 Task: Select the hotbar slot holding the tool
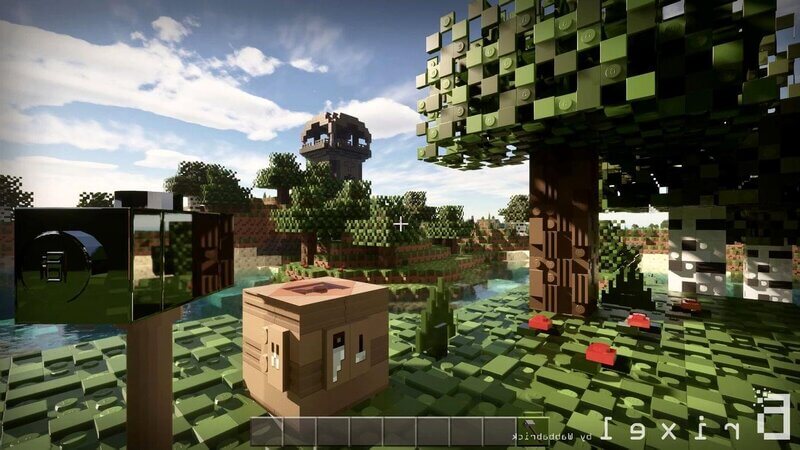pos(533,430)
